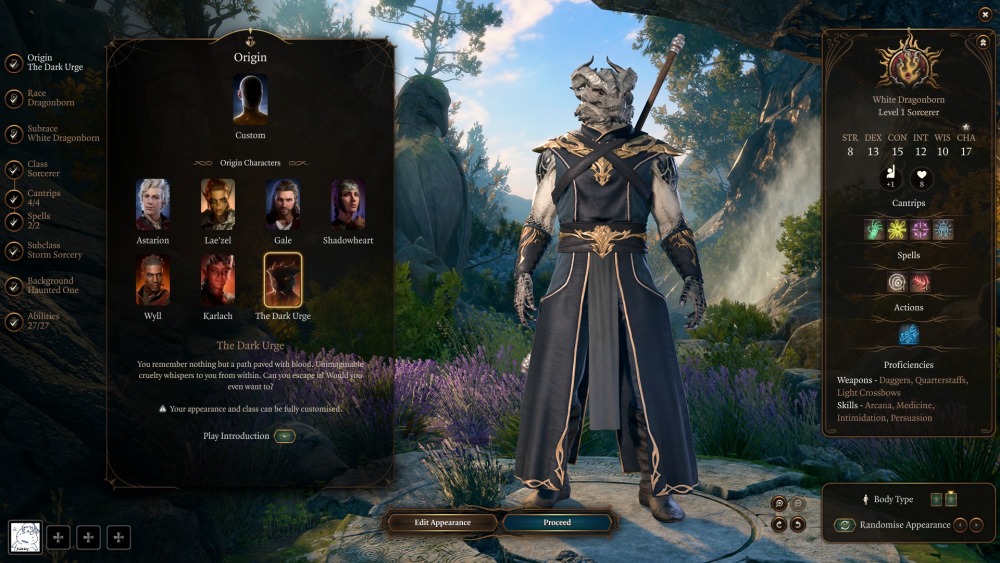This screenshot has height=563, width=1000.
Task: Pick Karlach's origin portrait
Action: pos(218,280)
